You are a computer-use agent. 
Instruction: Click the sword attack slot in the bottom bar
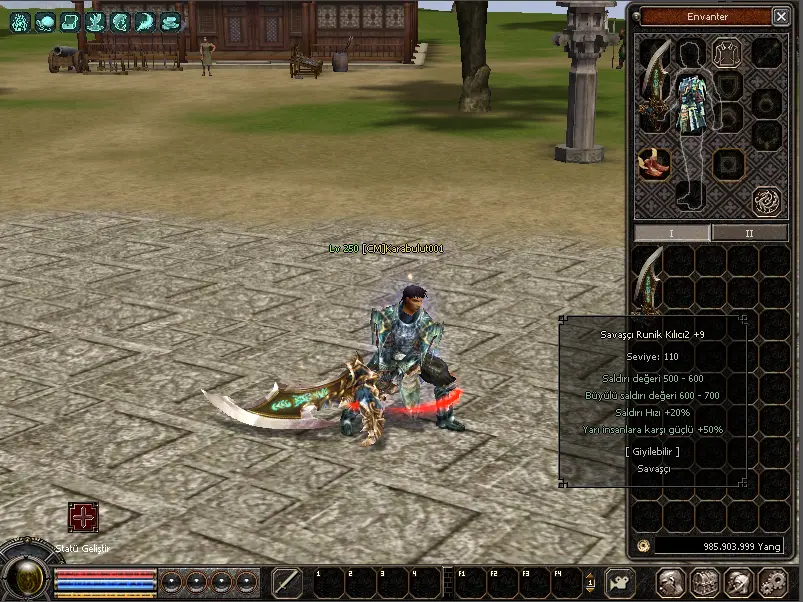tap(286, 581)
